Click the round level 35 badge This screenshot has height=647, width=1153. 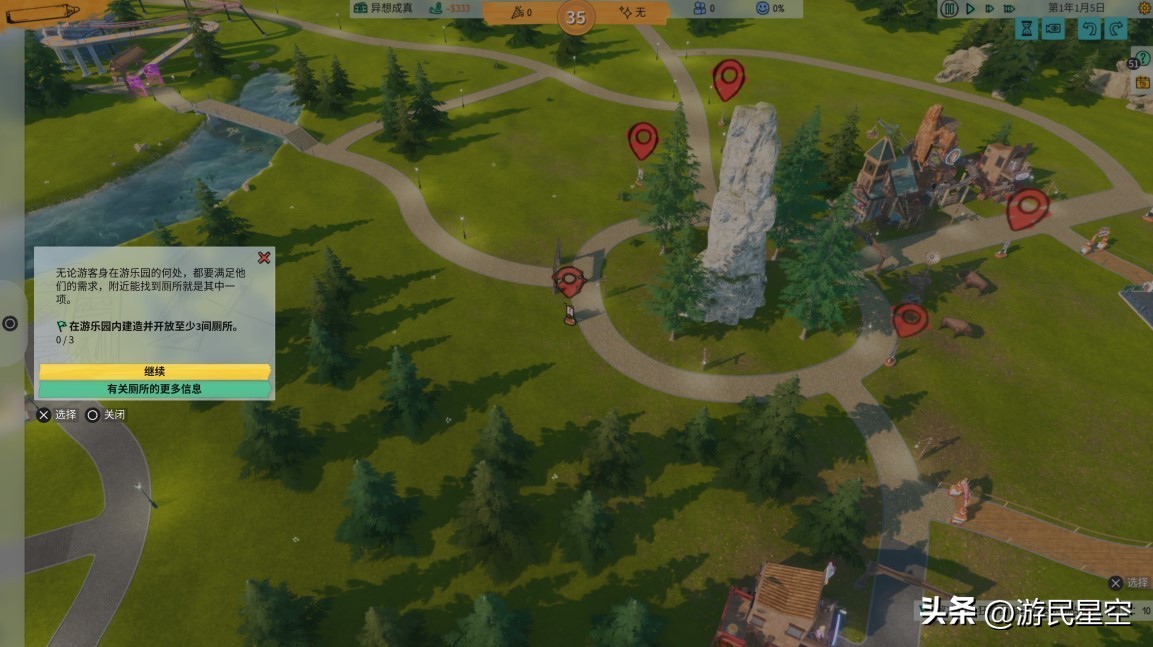pos(576,17)
